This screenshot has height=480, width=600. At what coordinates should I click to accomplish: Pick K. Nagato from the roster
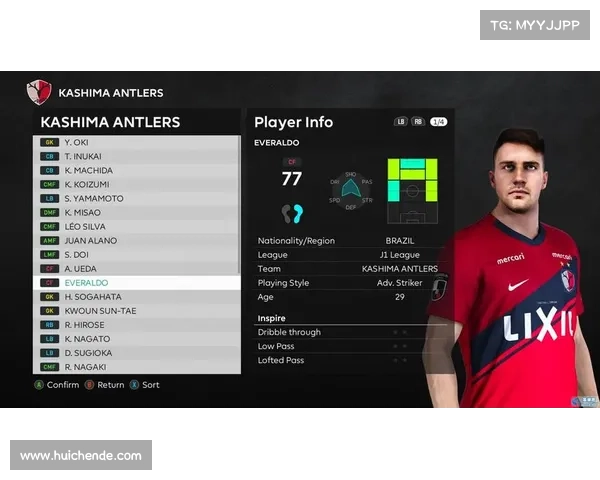tap(135, 339)
